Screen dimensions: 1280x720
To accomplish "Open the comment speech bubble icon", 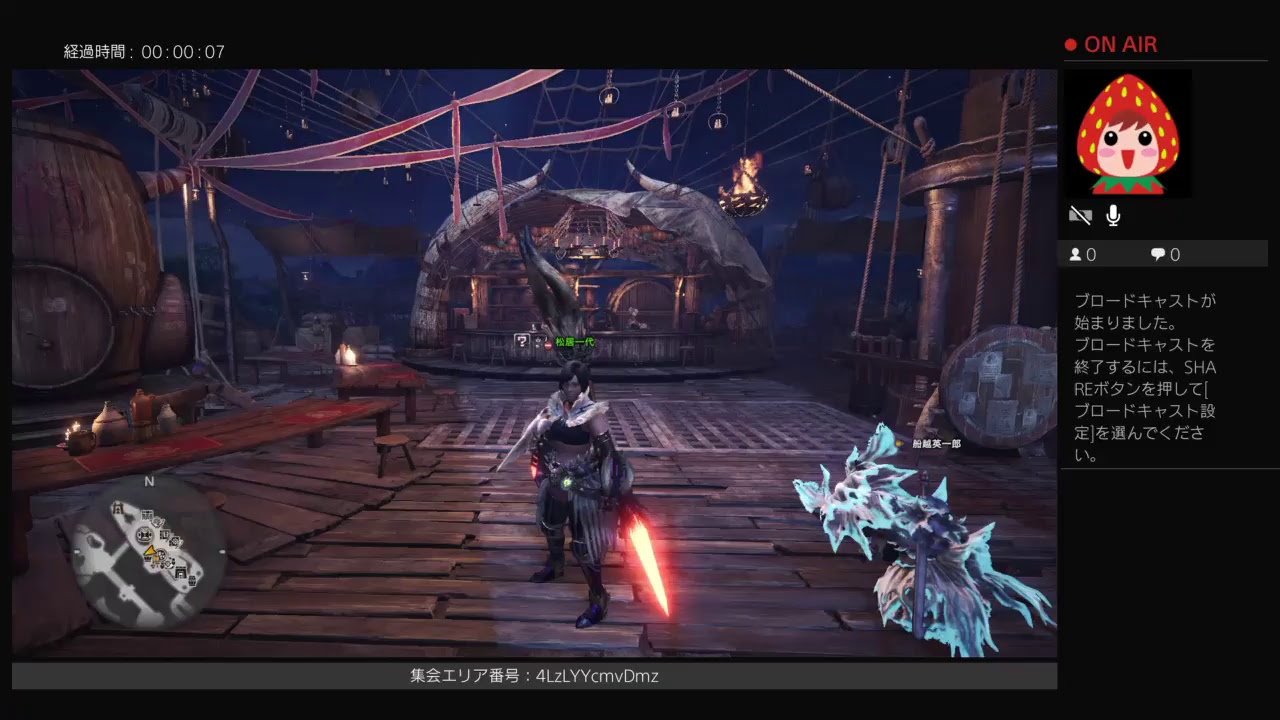I will tap(1157, 253).
